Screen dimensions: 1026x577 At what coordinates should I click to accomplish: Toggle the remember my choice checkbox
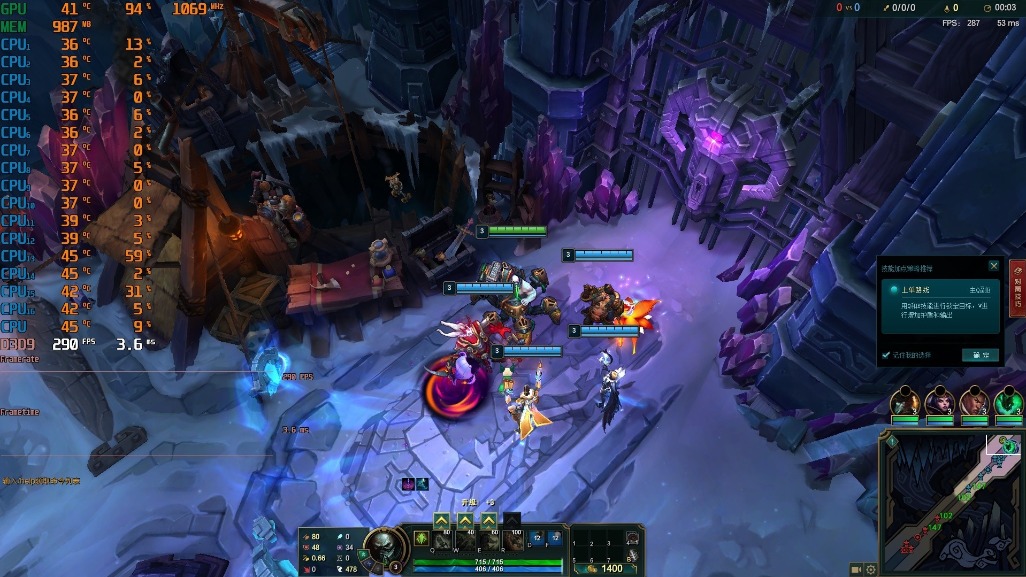click(x=886, y=355)
